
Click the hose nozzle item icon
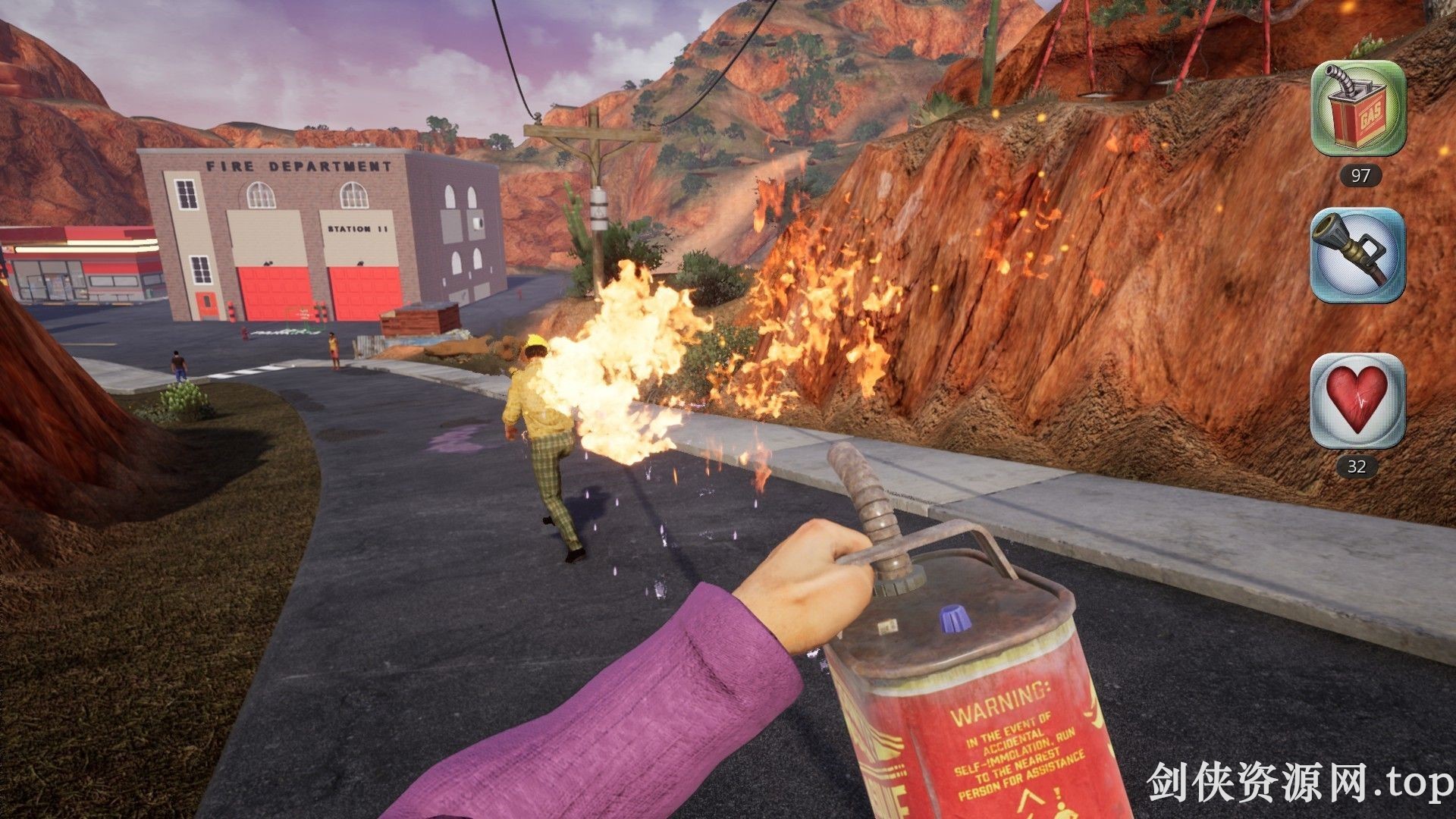pos(1358,256)
